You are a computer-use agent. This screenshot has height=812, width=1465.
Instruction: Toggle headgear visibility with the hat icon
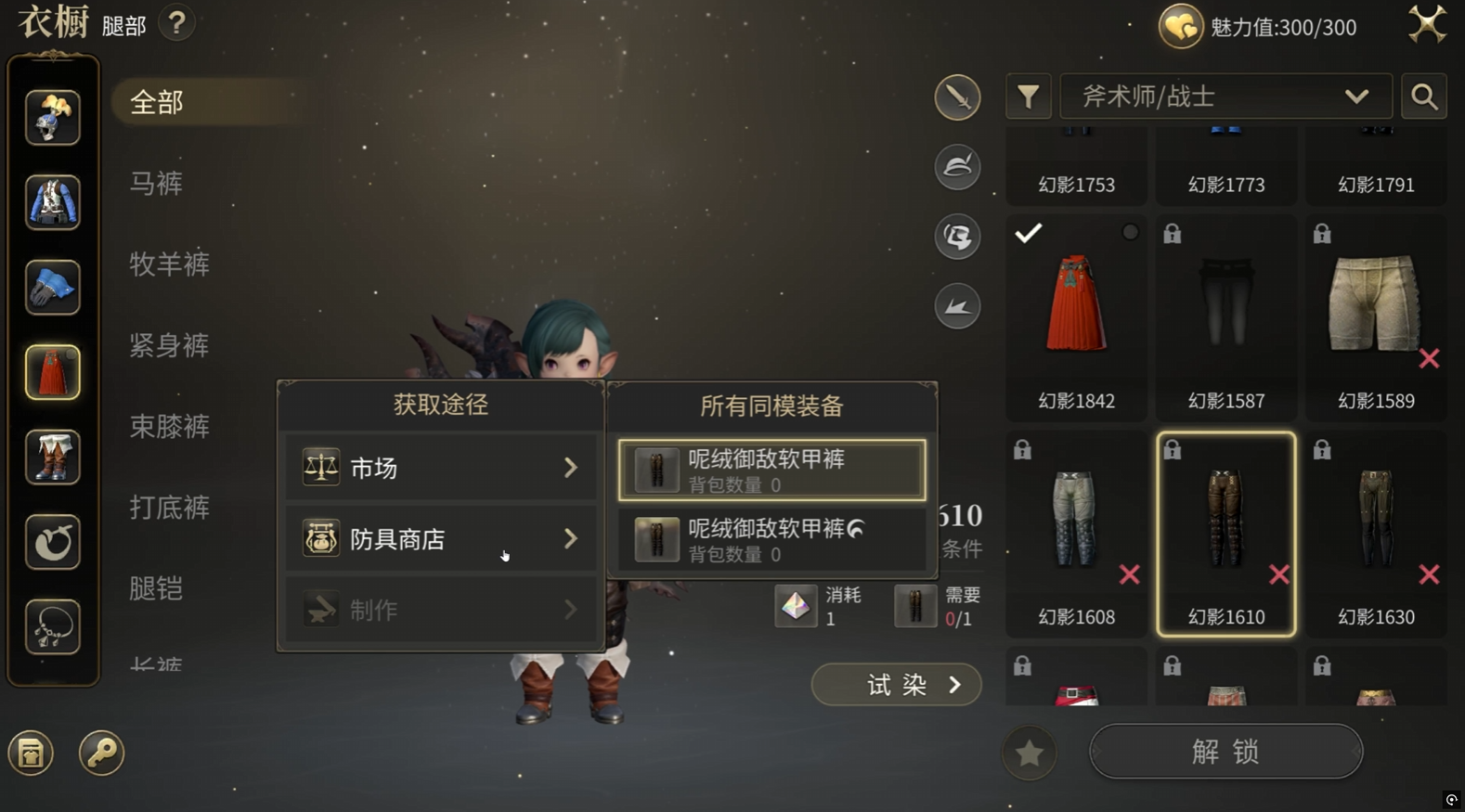tap(957, 166)
